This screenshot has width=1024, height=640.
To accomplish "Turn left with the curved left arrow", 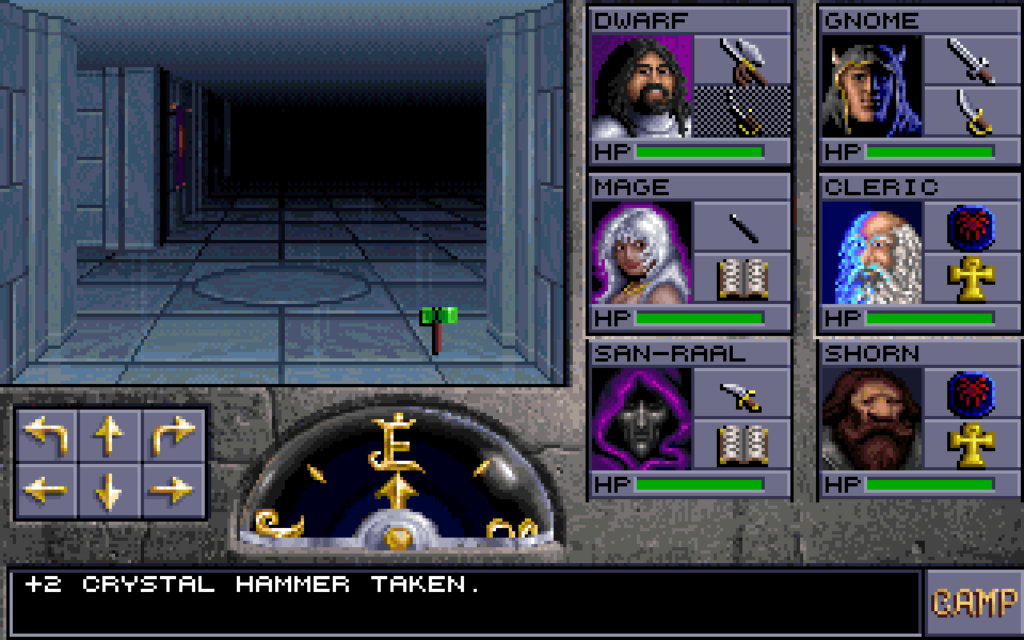I will click(x=45, y=436).
